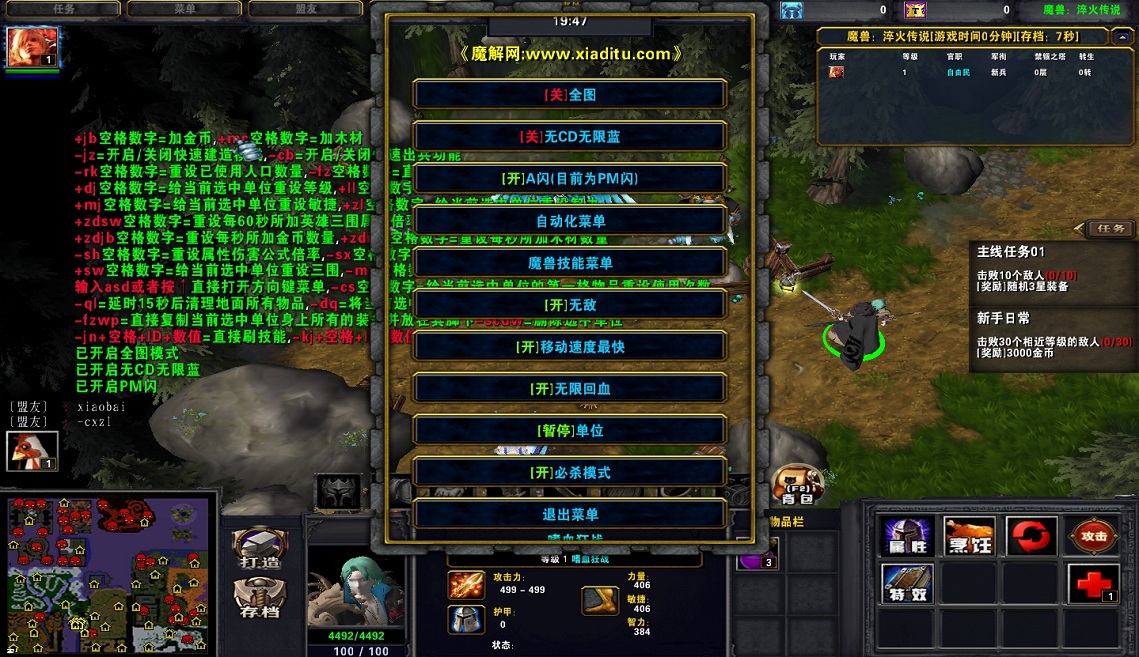Choose the 暂停单位 pause unit entry

(x=569, y=430)
